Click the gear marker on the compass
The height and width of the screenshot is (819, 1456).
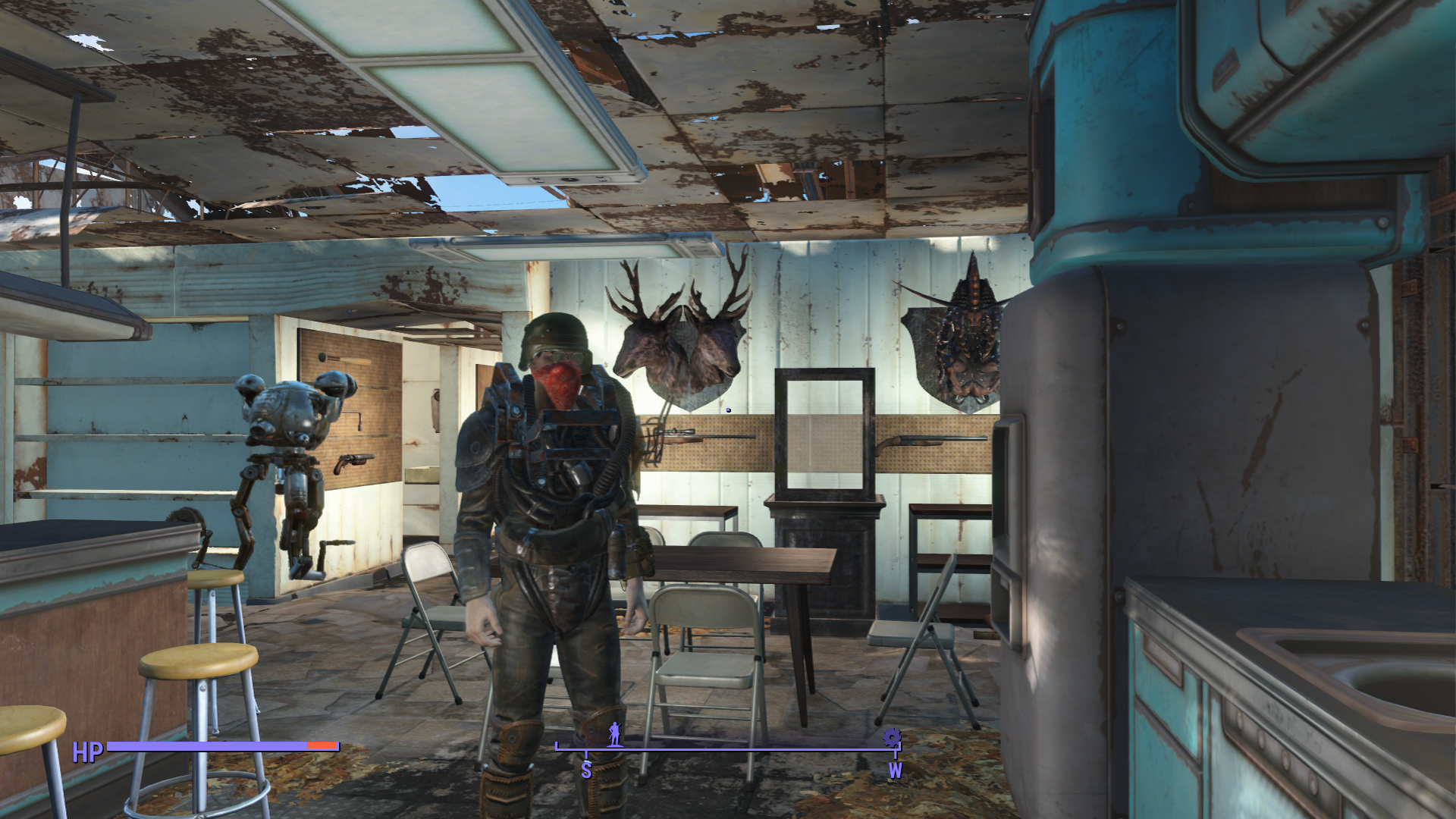tap(892, 737)
